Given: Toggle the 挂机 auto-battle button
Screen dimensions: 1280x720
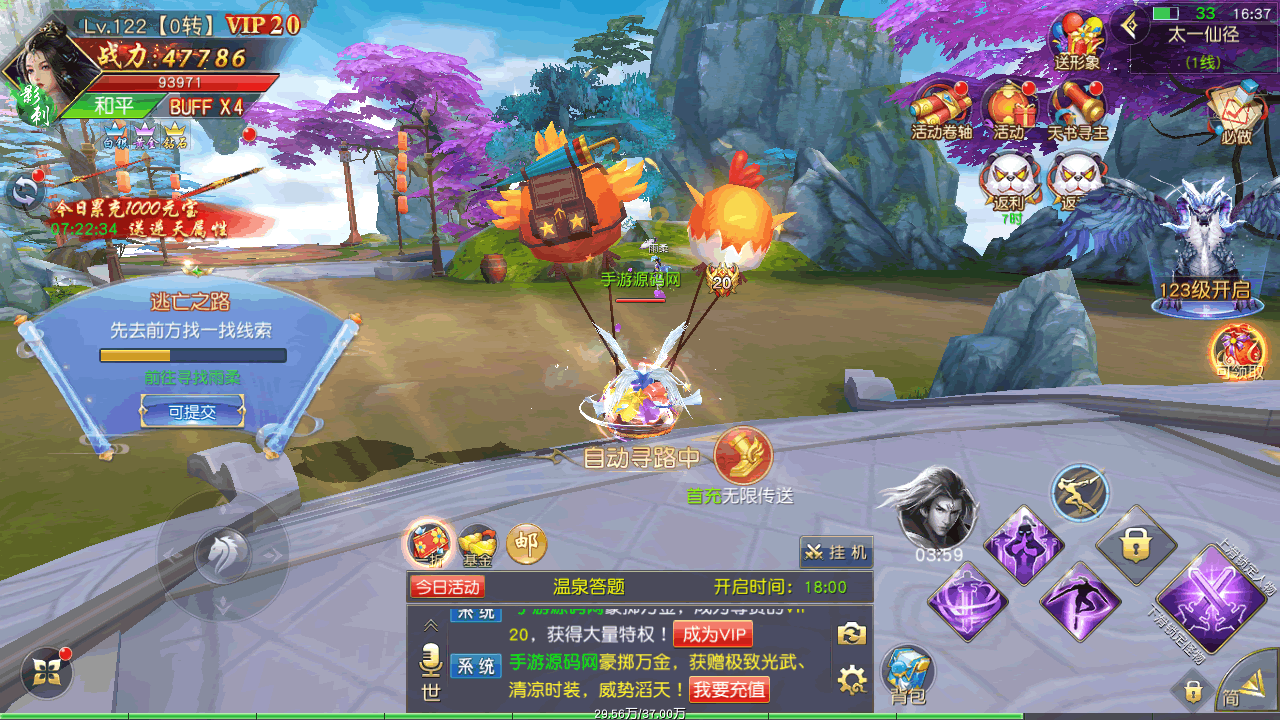Looking at the screenshot, I should pos(836,552).
